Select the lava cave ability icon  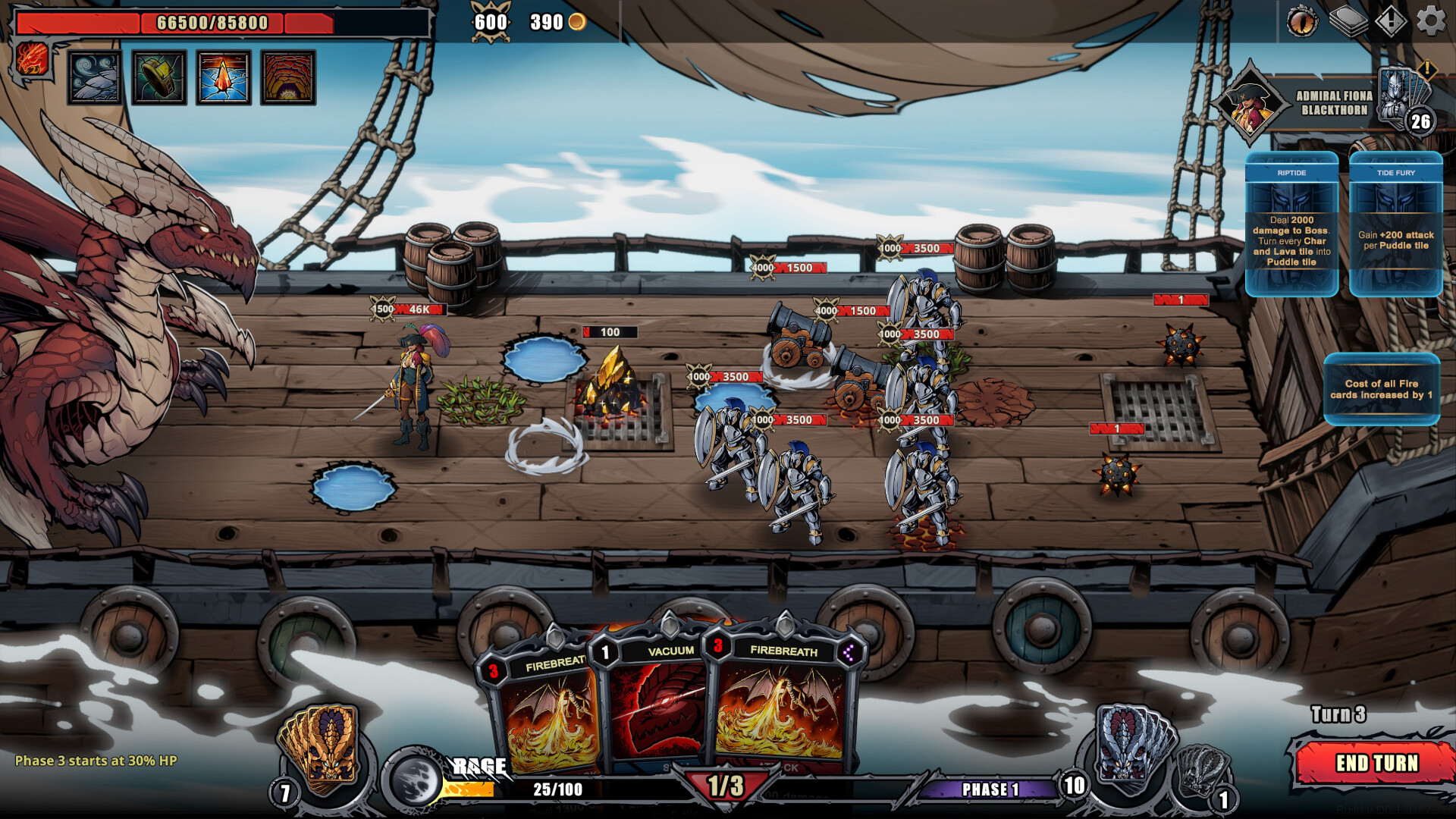click(x=287, y=78)
